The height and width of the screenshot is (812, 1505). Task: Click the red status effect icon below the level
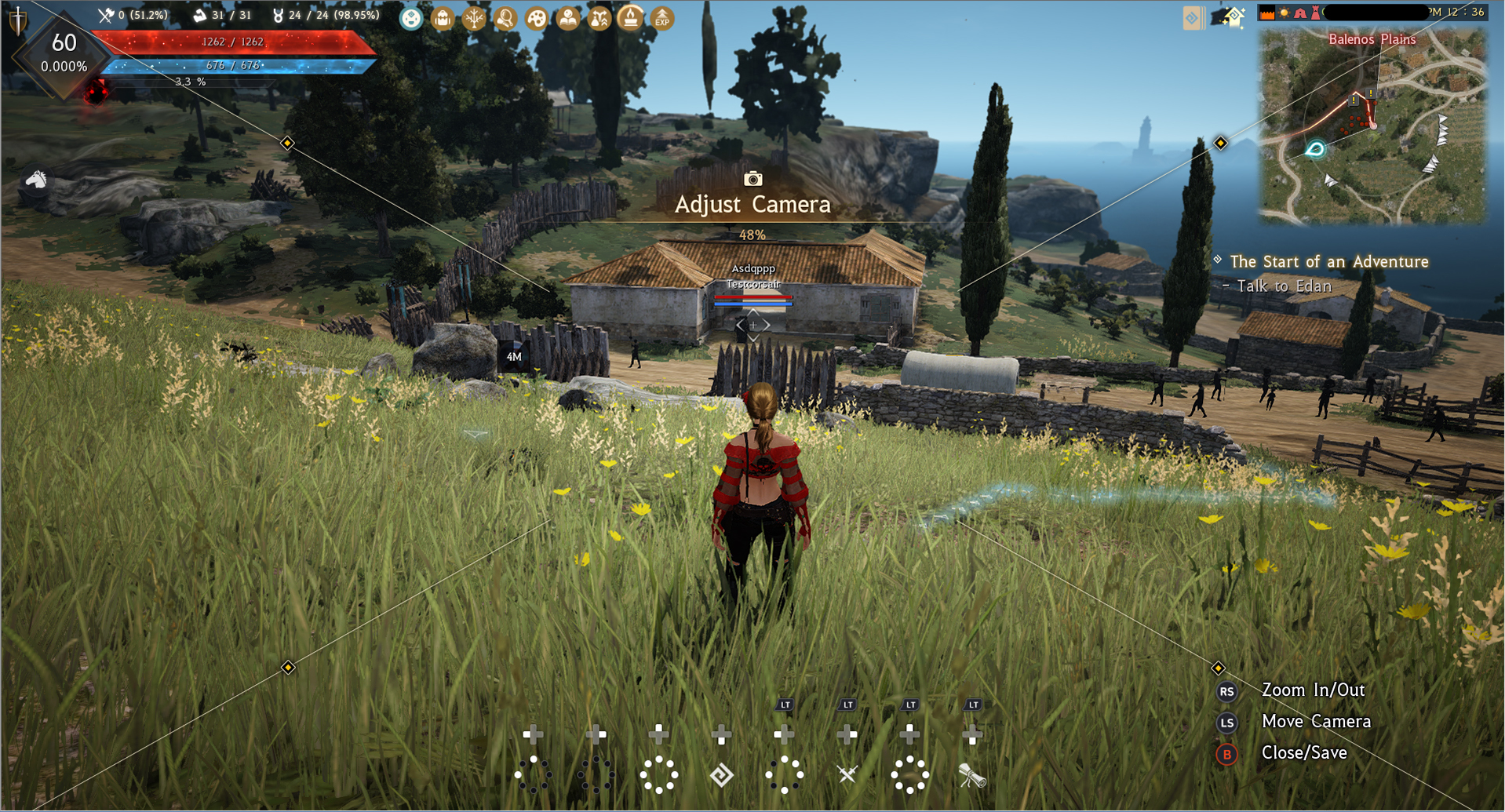(x=96, y=92)
